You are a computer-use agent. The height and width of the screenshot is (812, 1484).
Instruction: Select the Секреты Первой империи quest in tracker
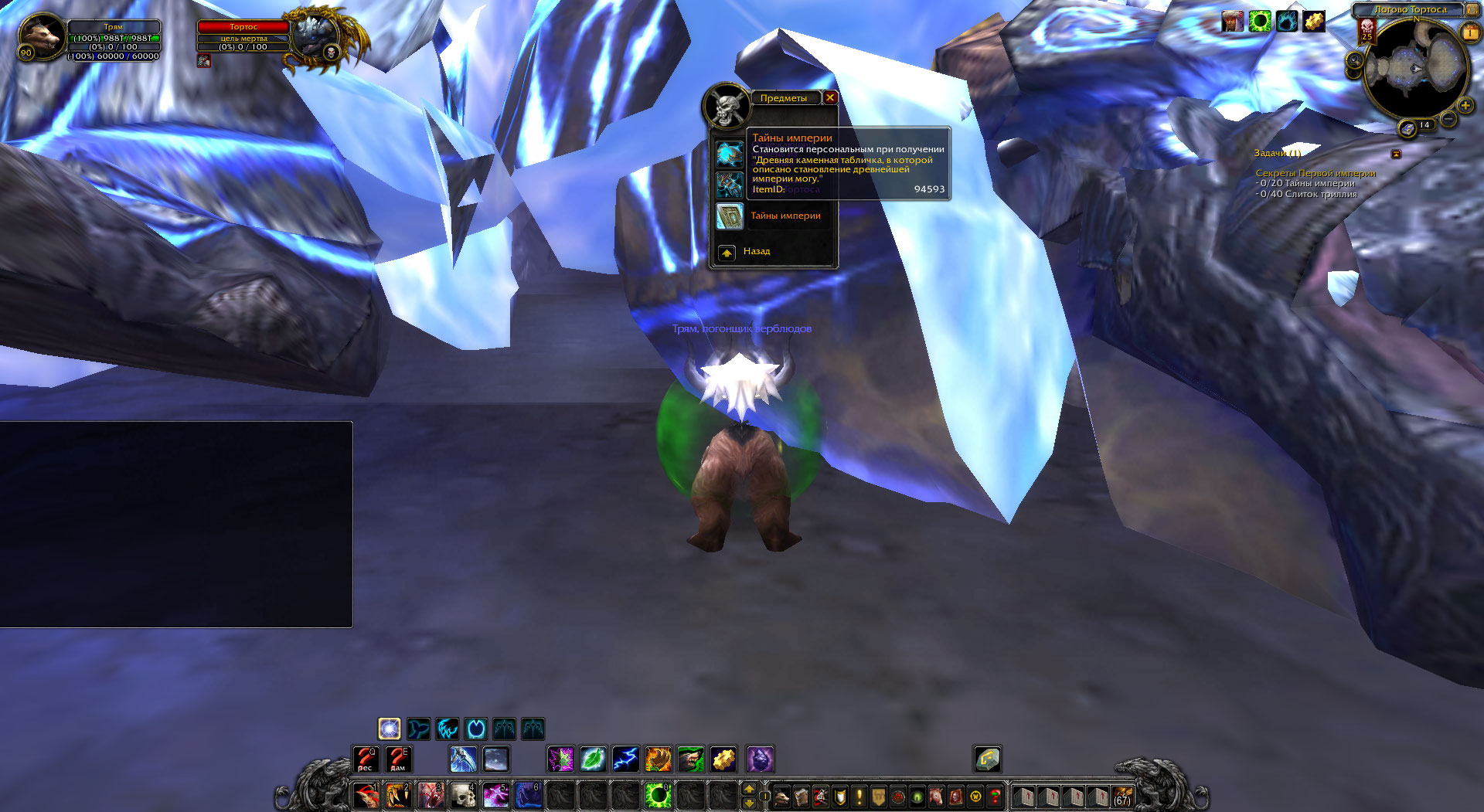pyautogui.click(x=1315, y=173)
